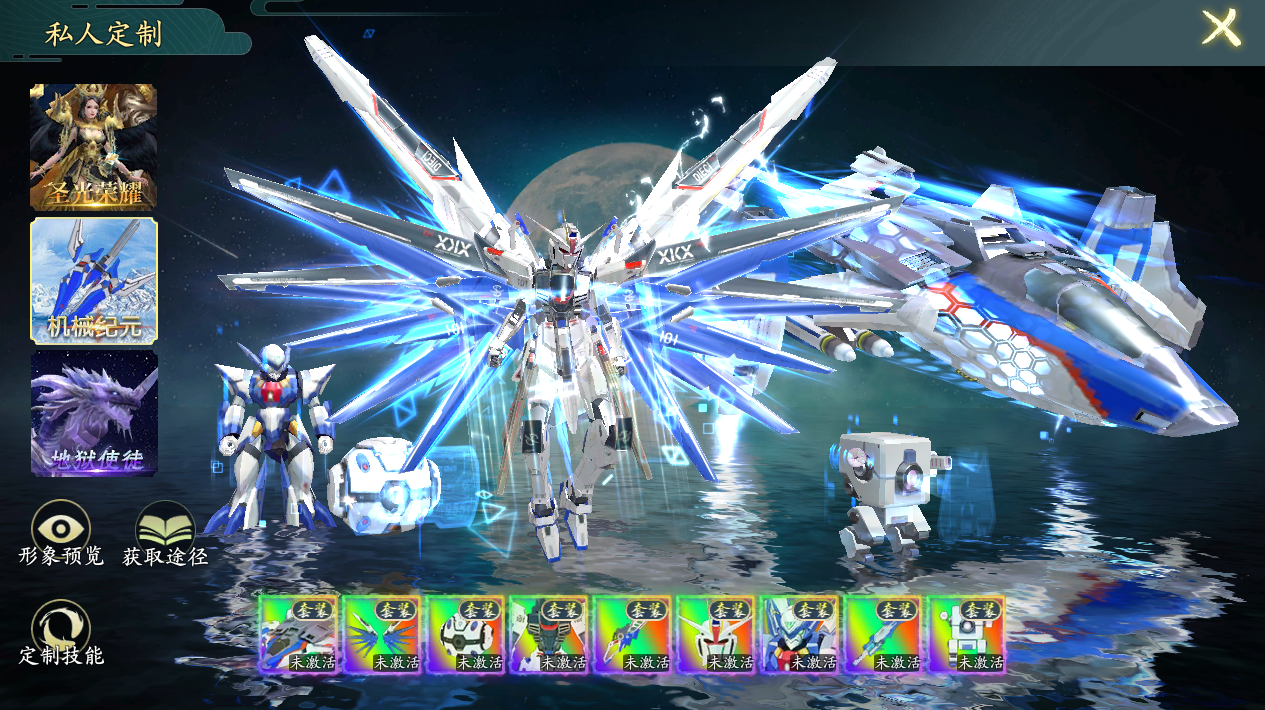This screenshot has height=710, width=1265.
Task: Switch to the 地狱使徒 dragon theme
Action: pos(94,412)
